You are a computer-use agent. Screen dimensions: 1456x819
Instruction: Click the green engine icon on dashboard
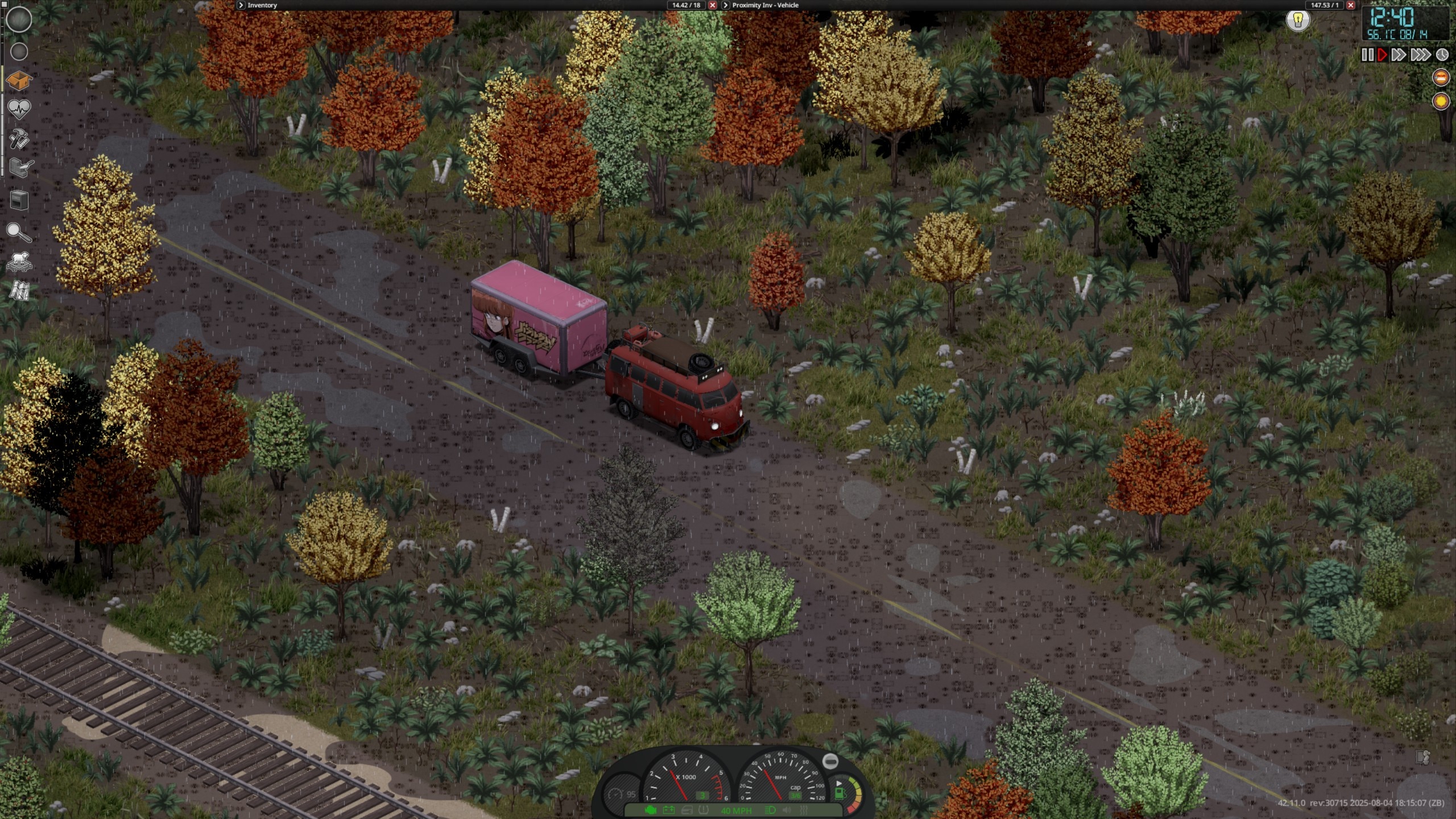[651, 810]
